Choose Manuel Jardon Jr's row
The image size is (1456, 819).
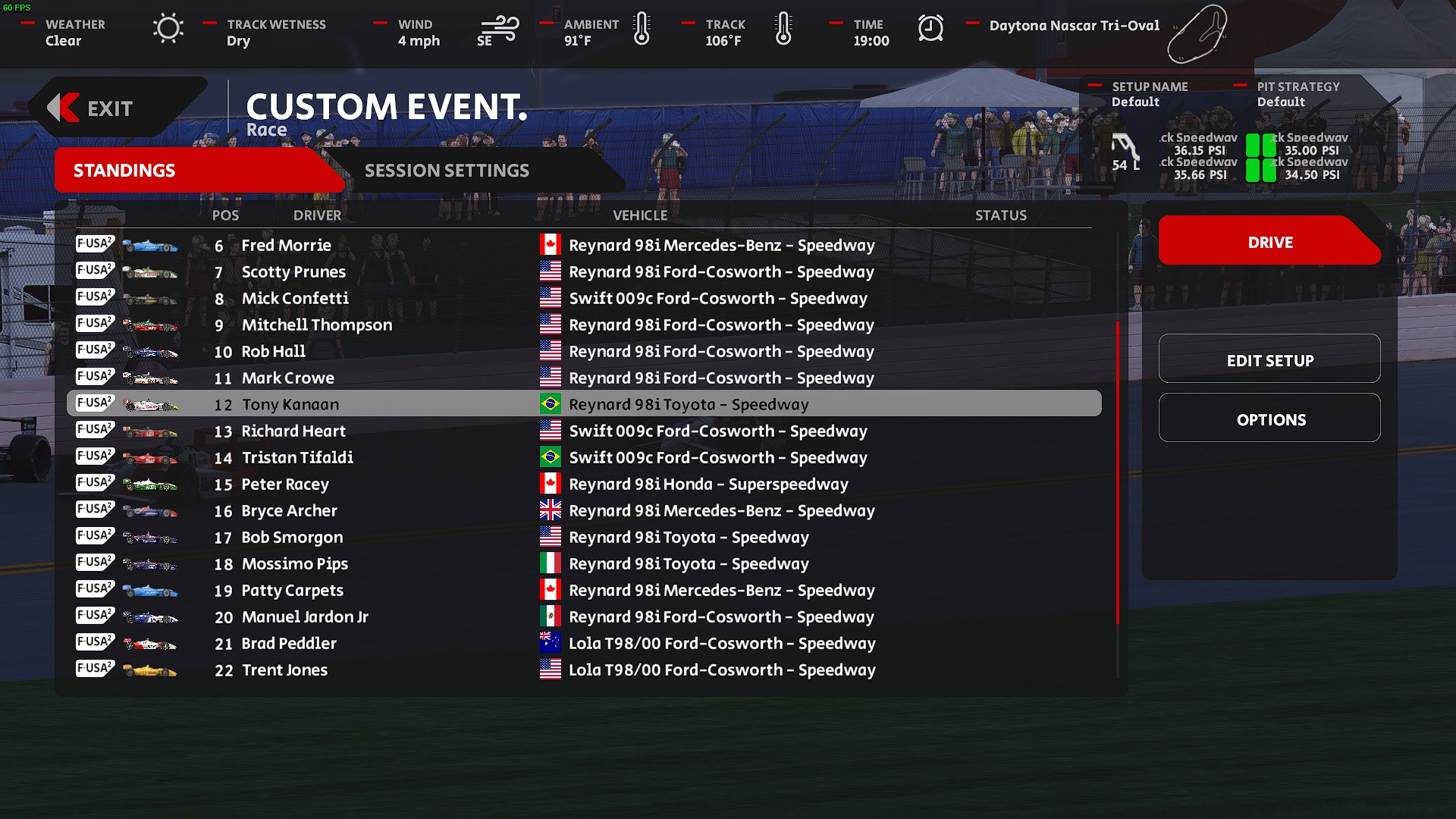pos(305,617)
